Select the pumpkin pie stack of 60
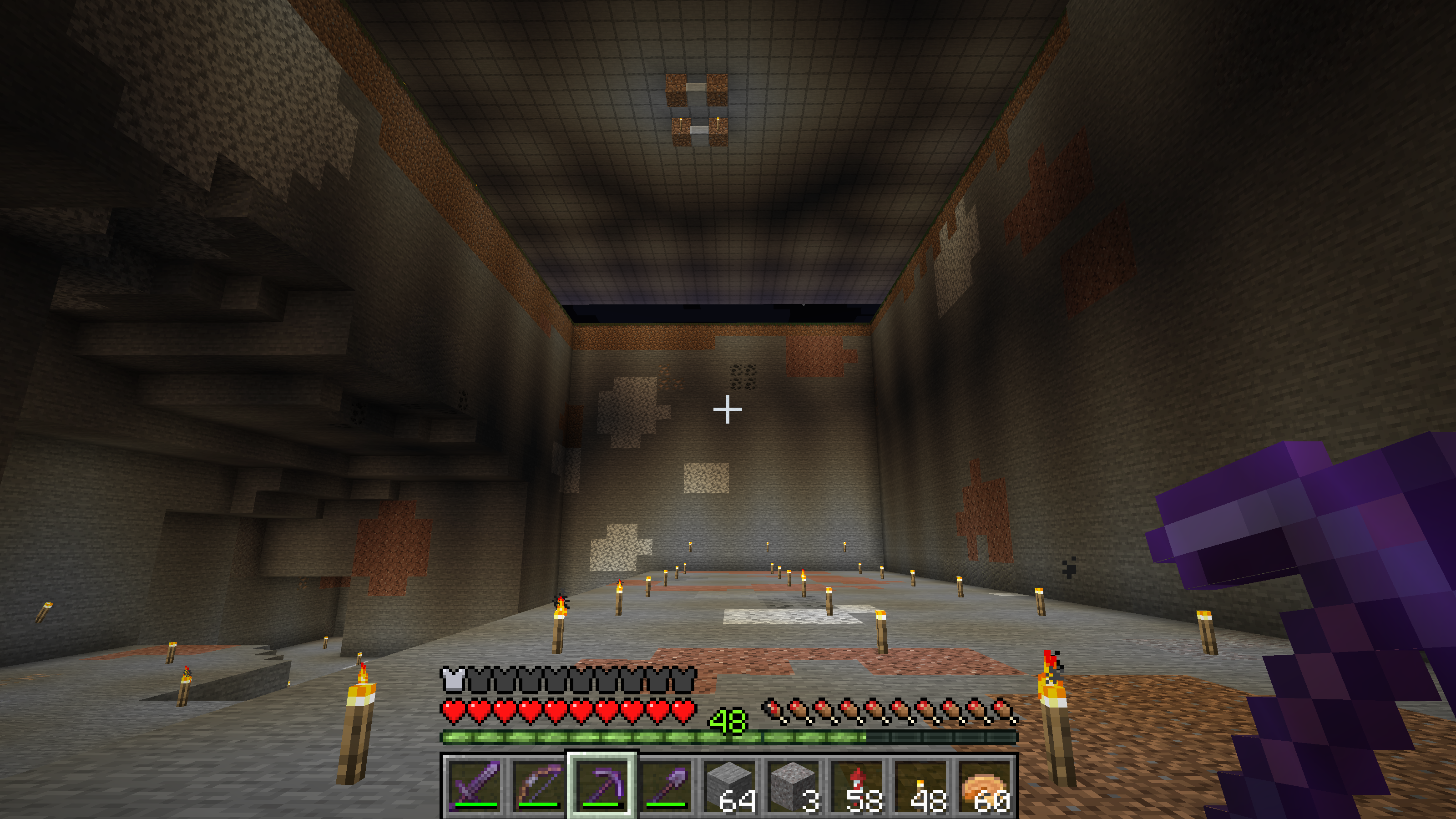Viewport: 1456px width, 819px height. pyautogui.click(x=985, y=785)
